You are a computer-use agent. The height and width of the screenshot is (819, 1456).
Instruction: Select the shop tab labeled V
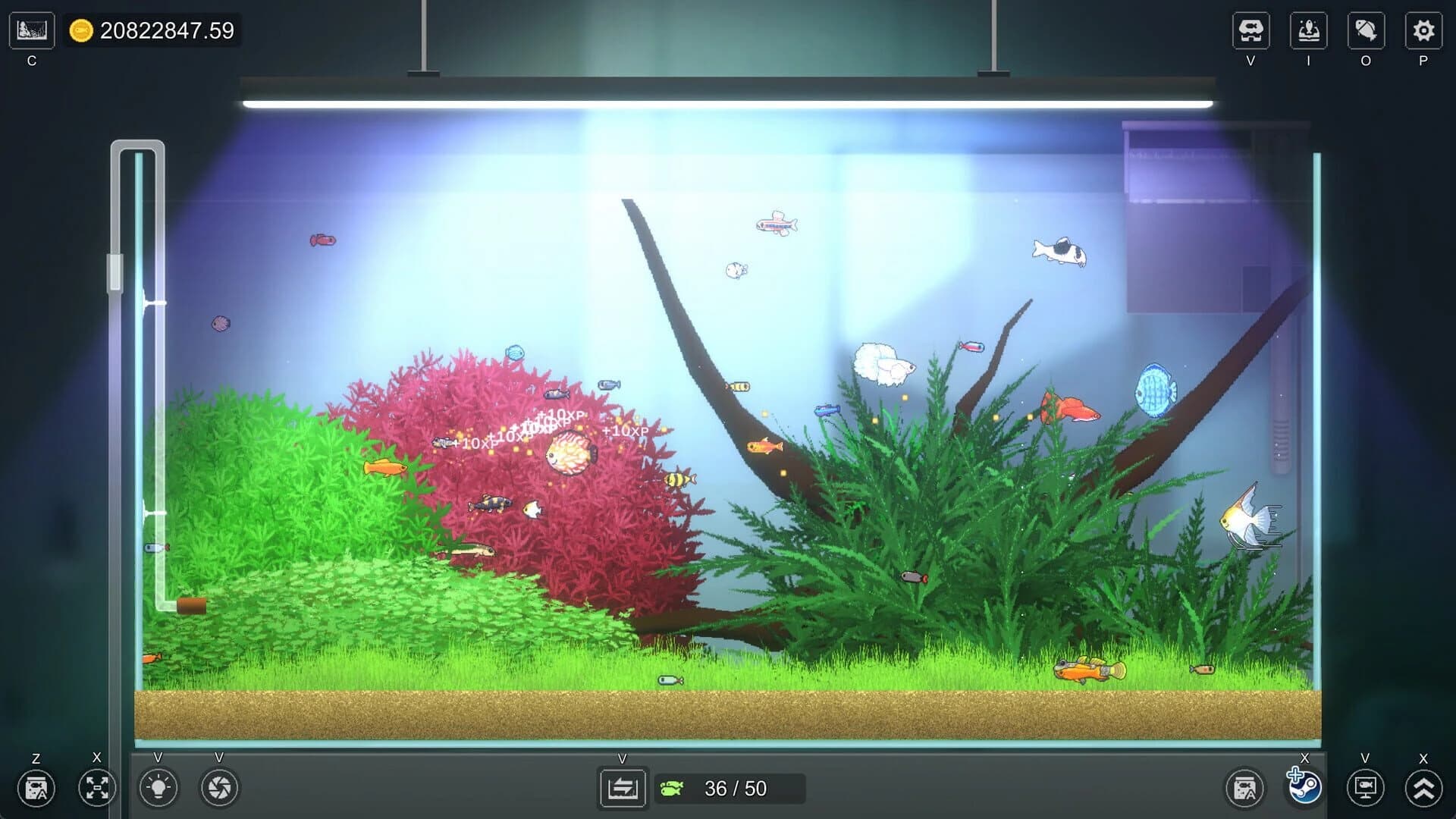click(1251, 30)
